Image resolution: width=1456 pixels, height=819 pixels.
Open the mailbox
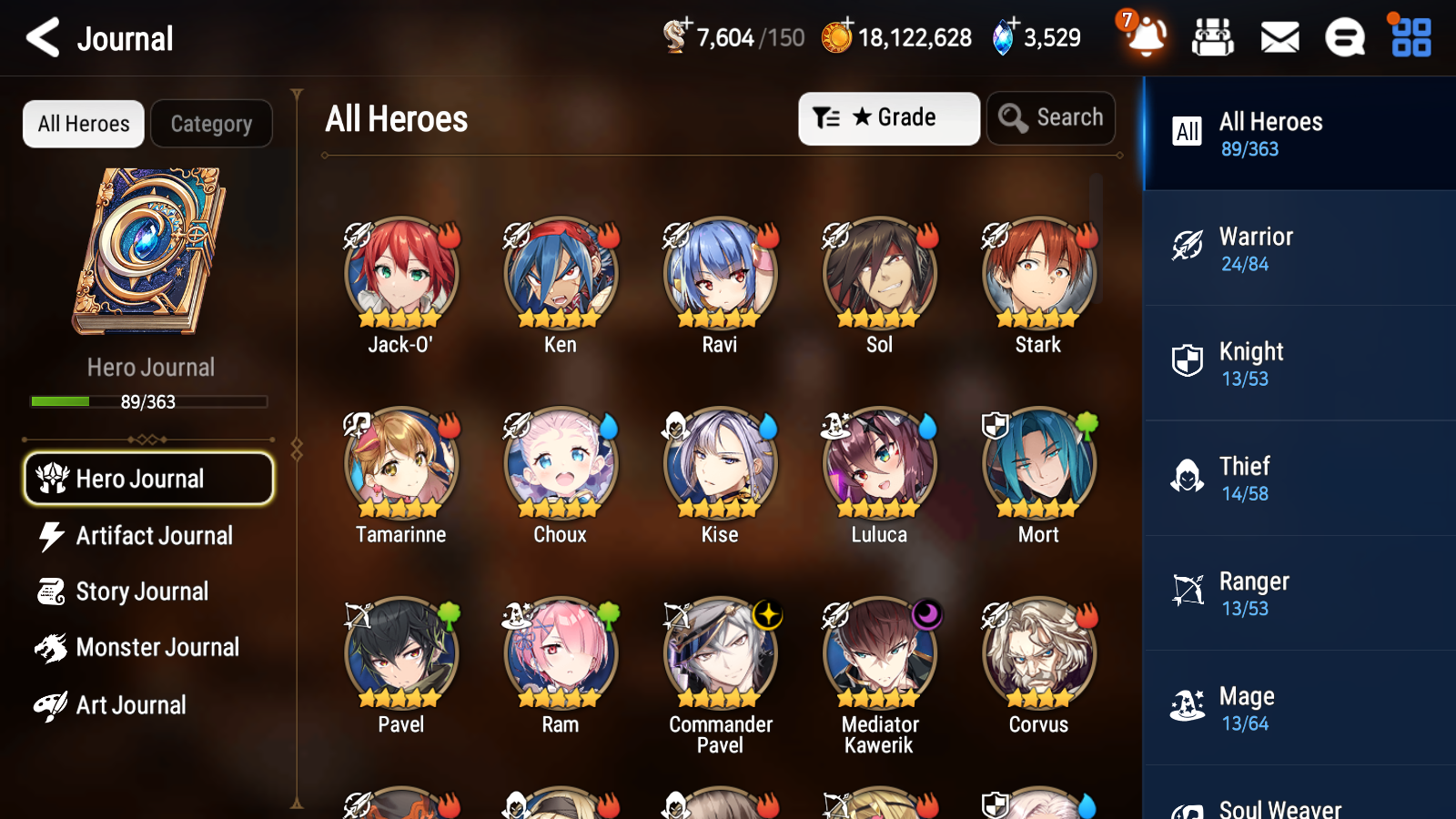tap(1279, 37)
